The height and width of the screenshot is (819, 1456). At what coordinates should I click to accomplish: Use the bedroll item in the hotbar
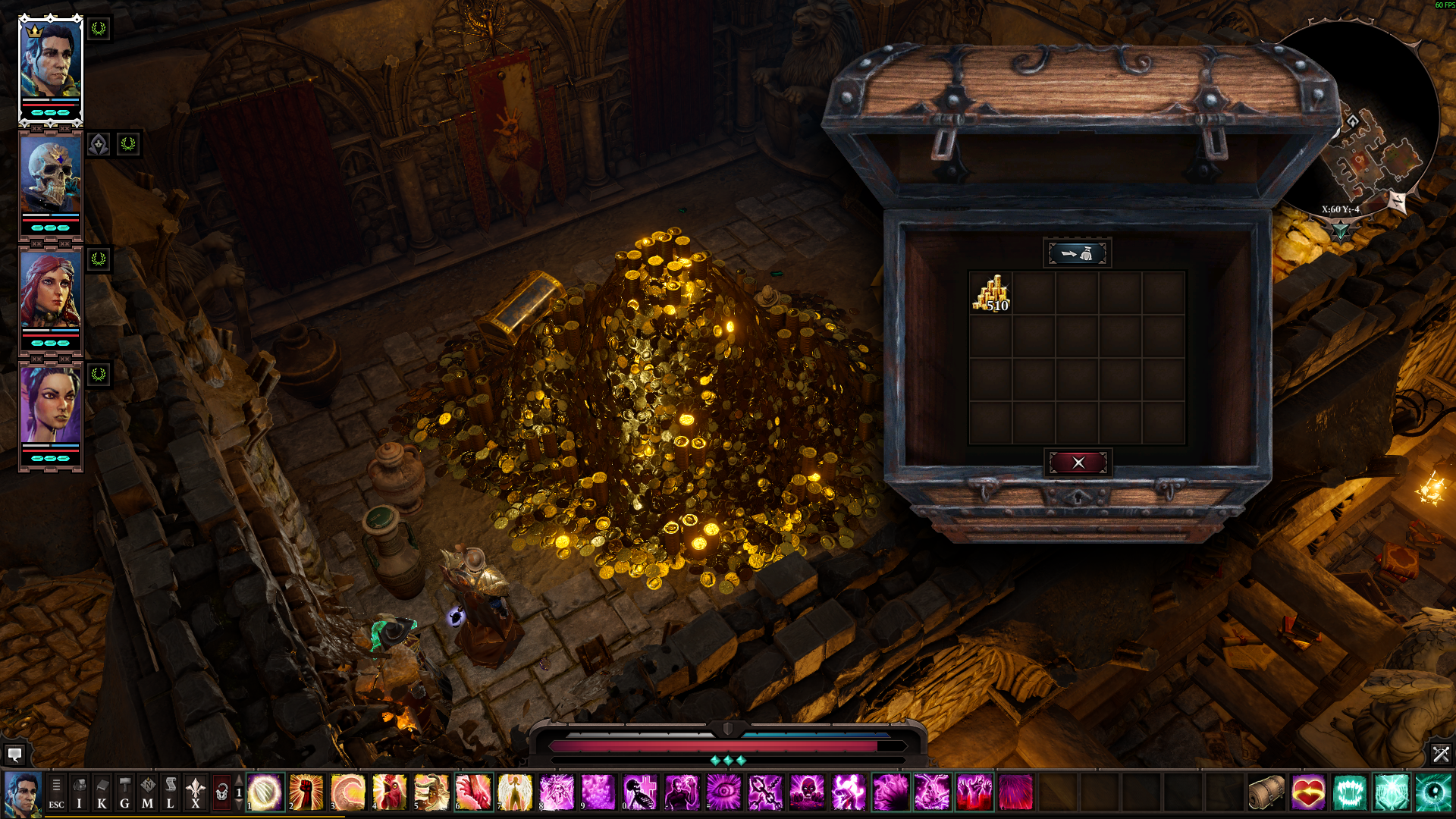1266,792
